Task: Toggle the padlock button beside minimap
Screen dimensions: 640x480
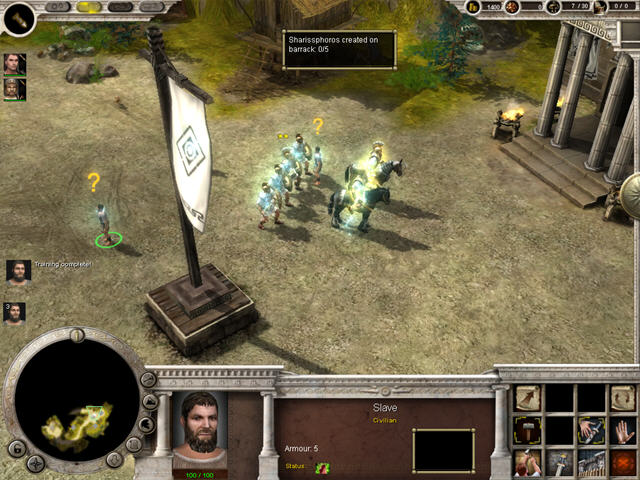Action: (x=15, y=448)
